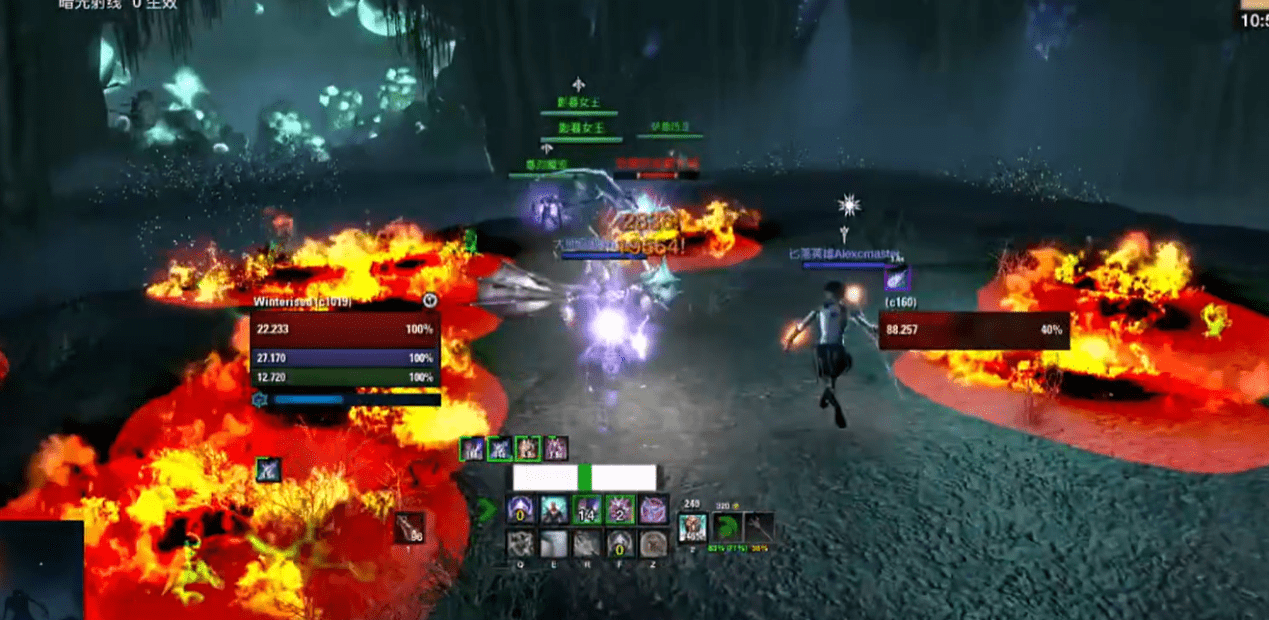Image resolution: width=1269 pixels, height=620 pixels.
Task: Use the greyed round skill above Z
Action: coord(652,544)
